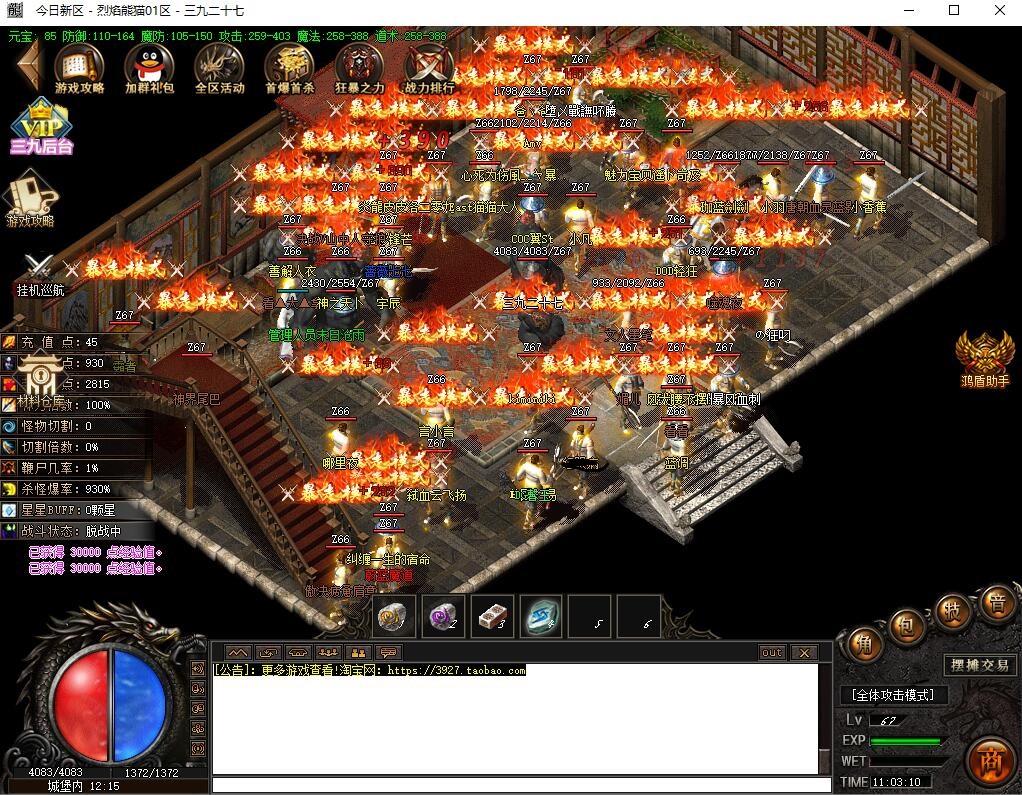Screen dimensions: 1022x795
Task: Show the 首爆首杀 treasure chest menu
Action: (x=289, y=67)
